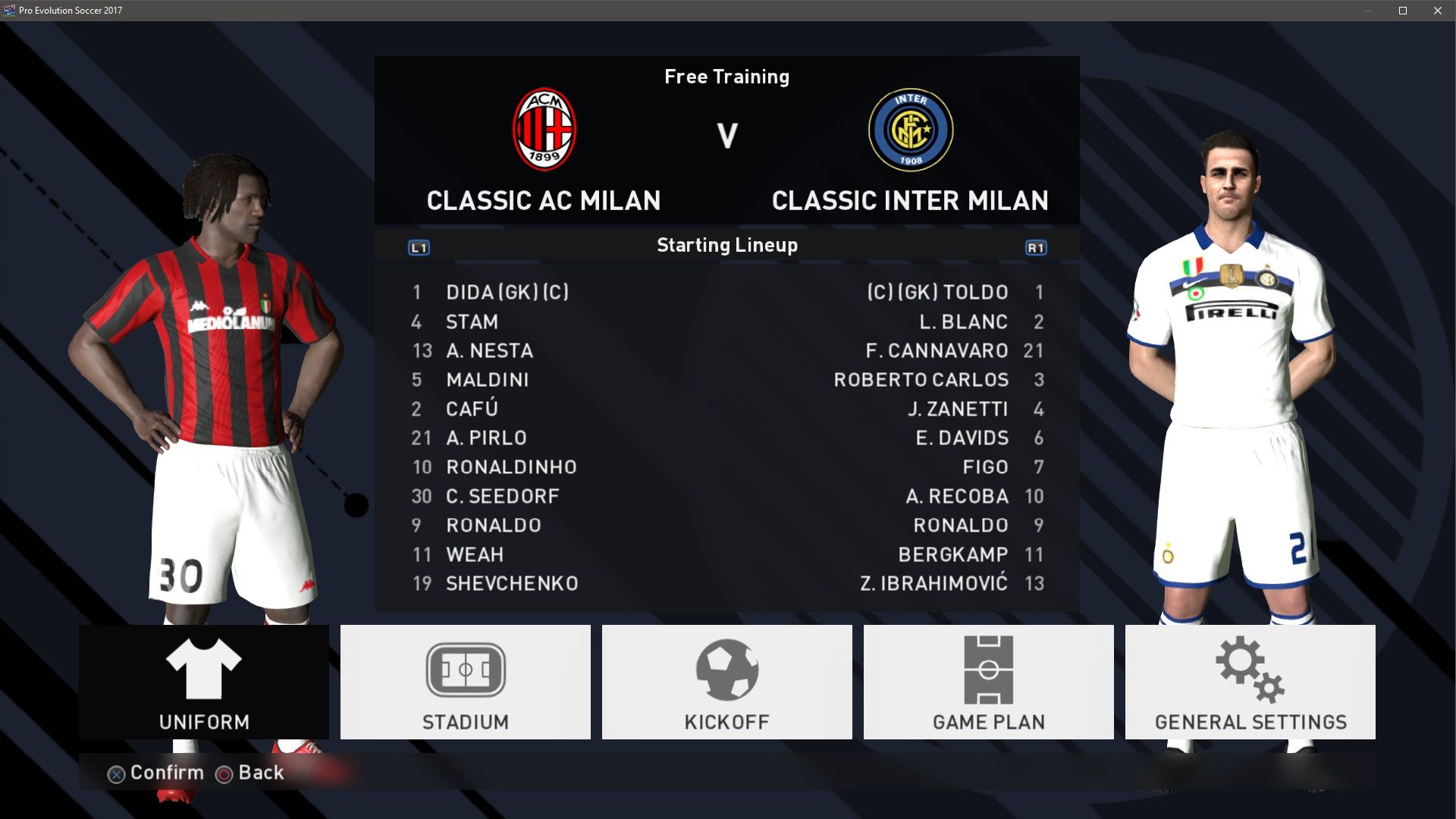Choose Kickoff to start the match
The height and width of the screenshot is (819, 1456).
tap(726, 682)
